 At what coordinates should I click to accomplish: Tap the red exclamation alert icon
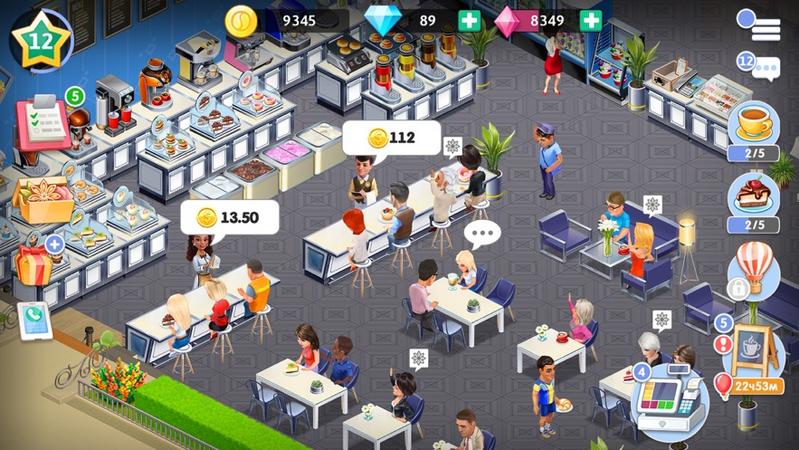[x=723, y=344]
